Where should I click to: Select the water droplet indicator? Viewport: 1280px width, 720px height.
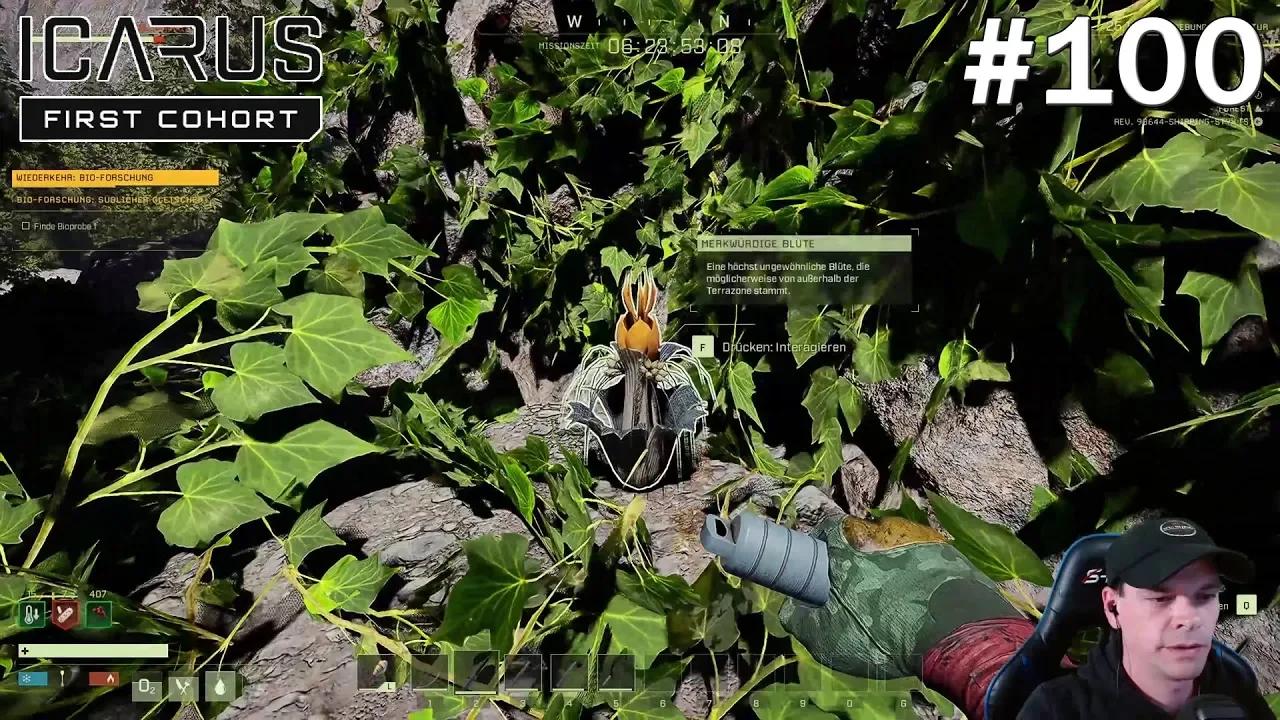(x=220, y=686)
